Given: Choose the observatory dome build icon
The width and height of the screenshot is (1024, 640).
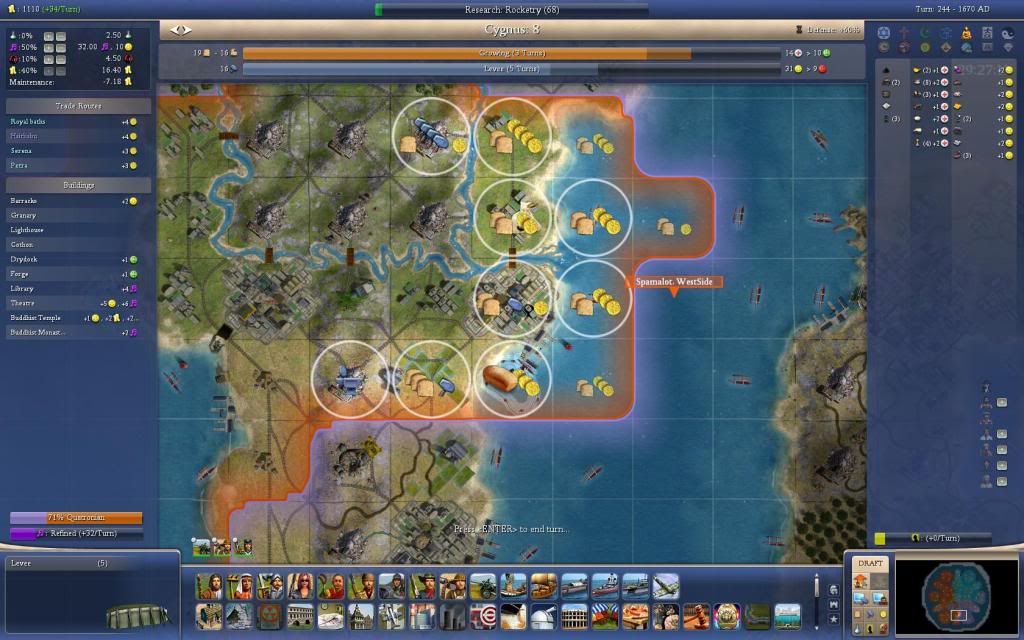Looking at the screenshot, I should [x=543, y=614].
